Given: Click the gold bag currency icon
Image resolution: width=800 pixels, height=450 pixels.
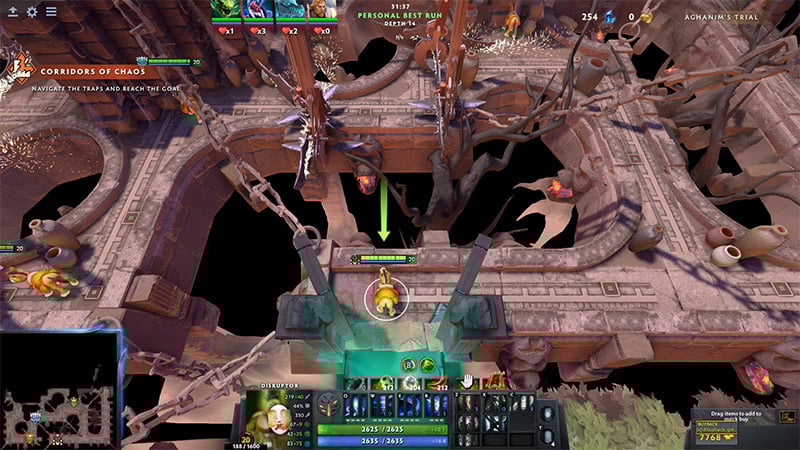Looking at the screenshot, I should (x=646, y=17).
